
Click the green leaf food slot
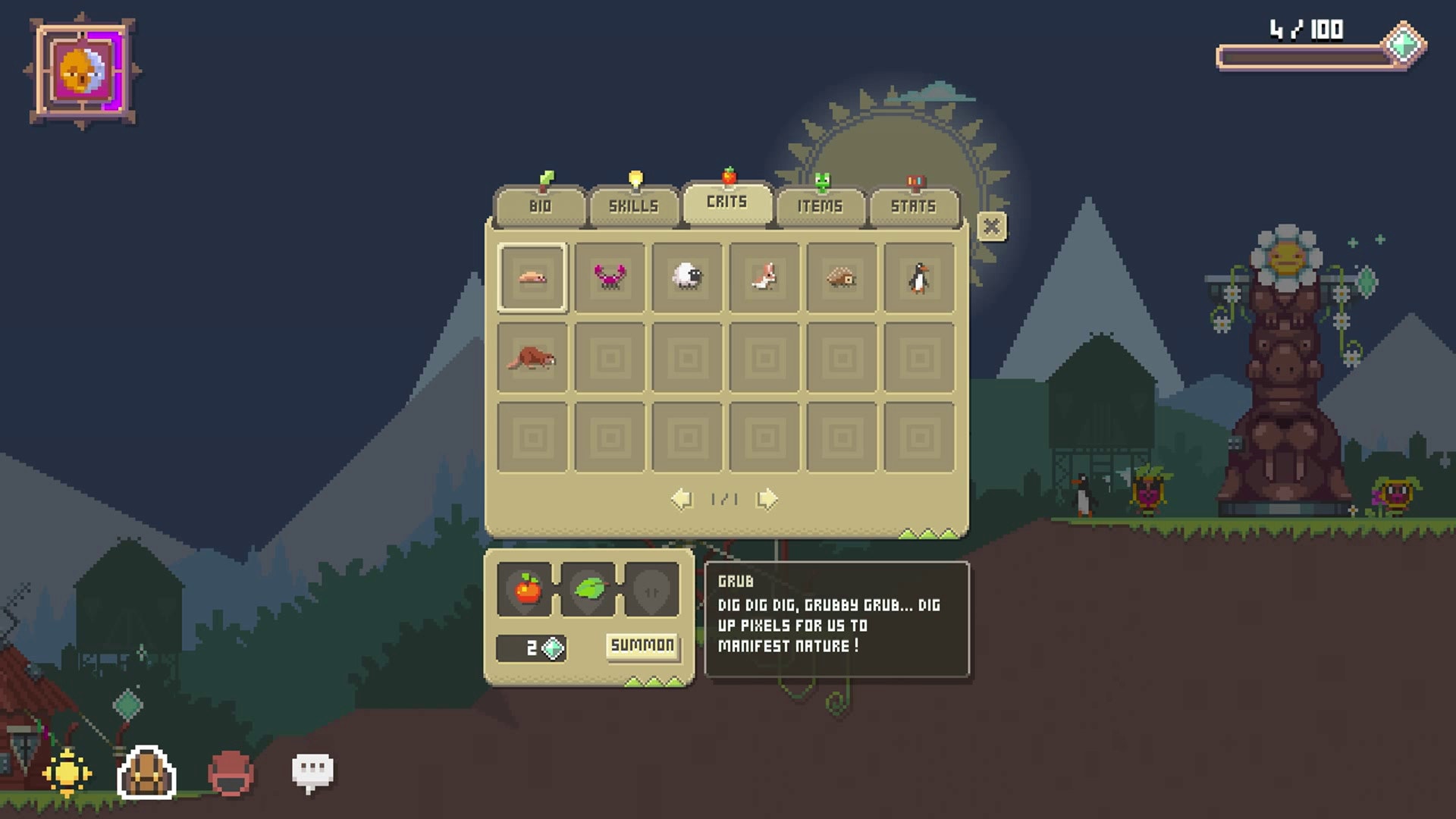pyautogui.click(x=589, y=589)
